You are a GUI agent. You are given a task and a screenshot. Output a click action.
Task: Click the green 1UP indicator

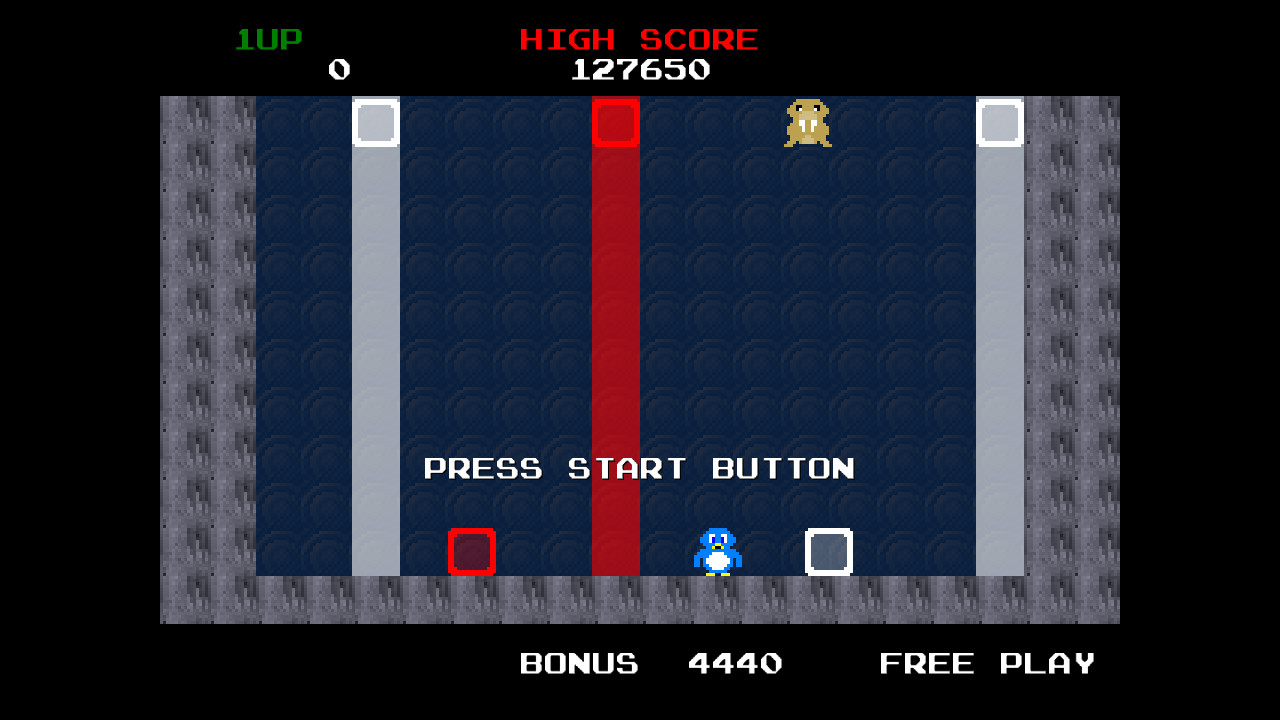pos(268,39)
